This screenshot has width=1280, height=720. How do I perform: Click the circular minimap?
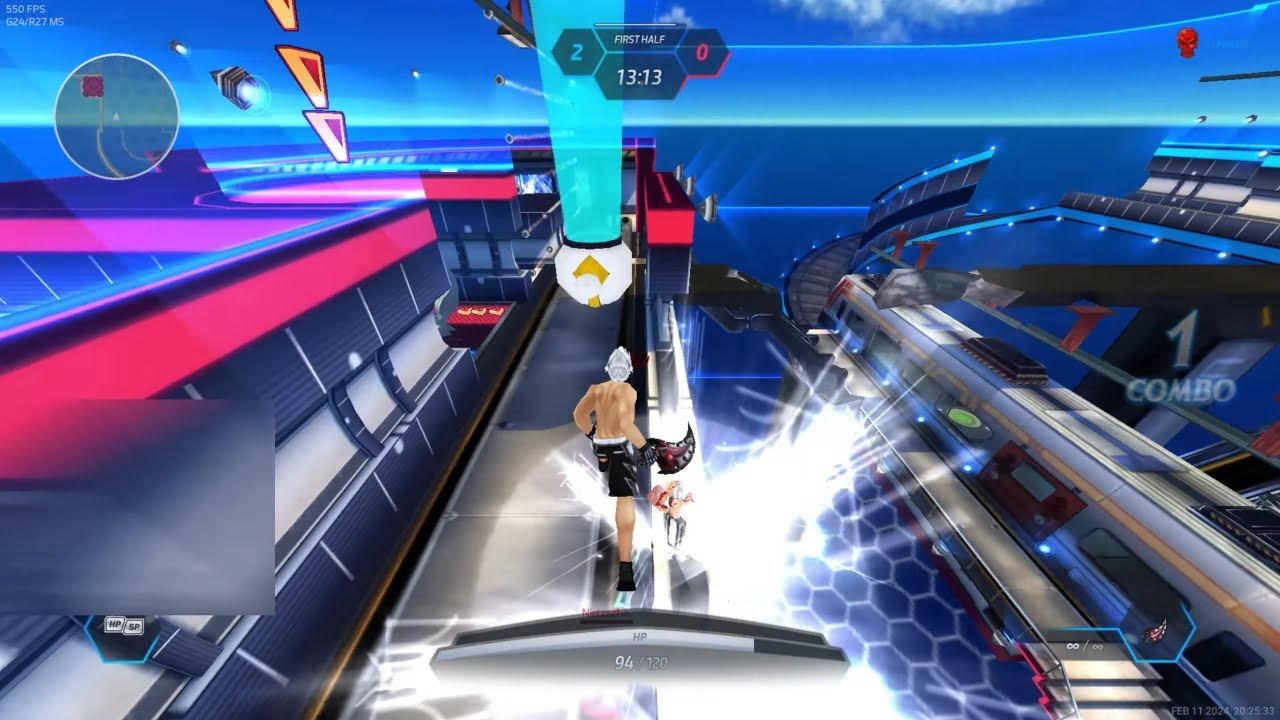pos(117,116)
